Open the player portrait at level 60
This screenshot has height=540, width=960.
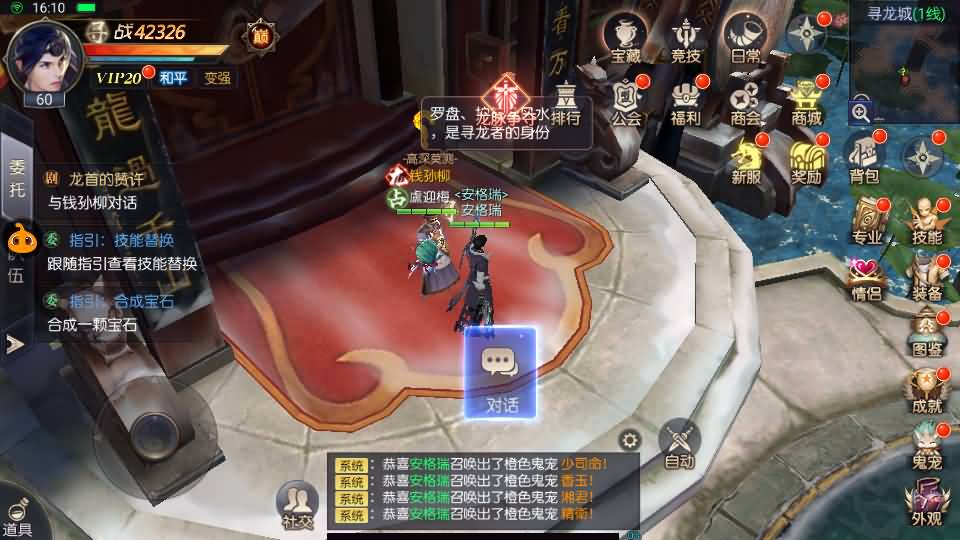click(43, 58)
